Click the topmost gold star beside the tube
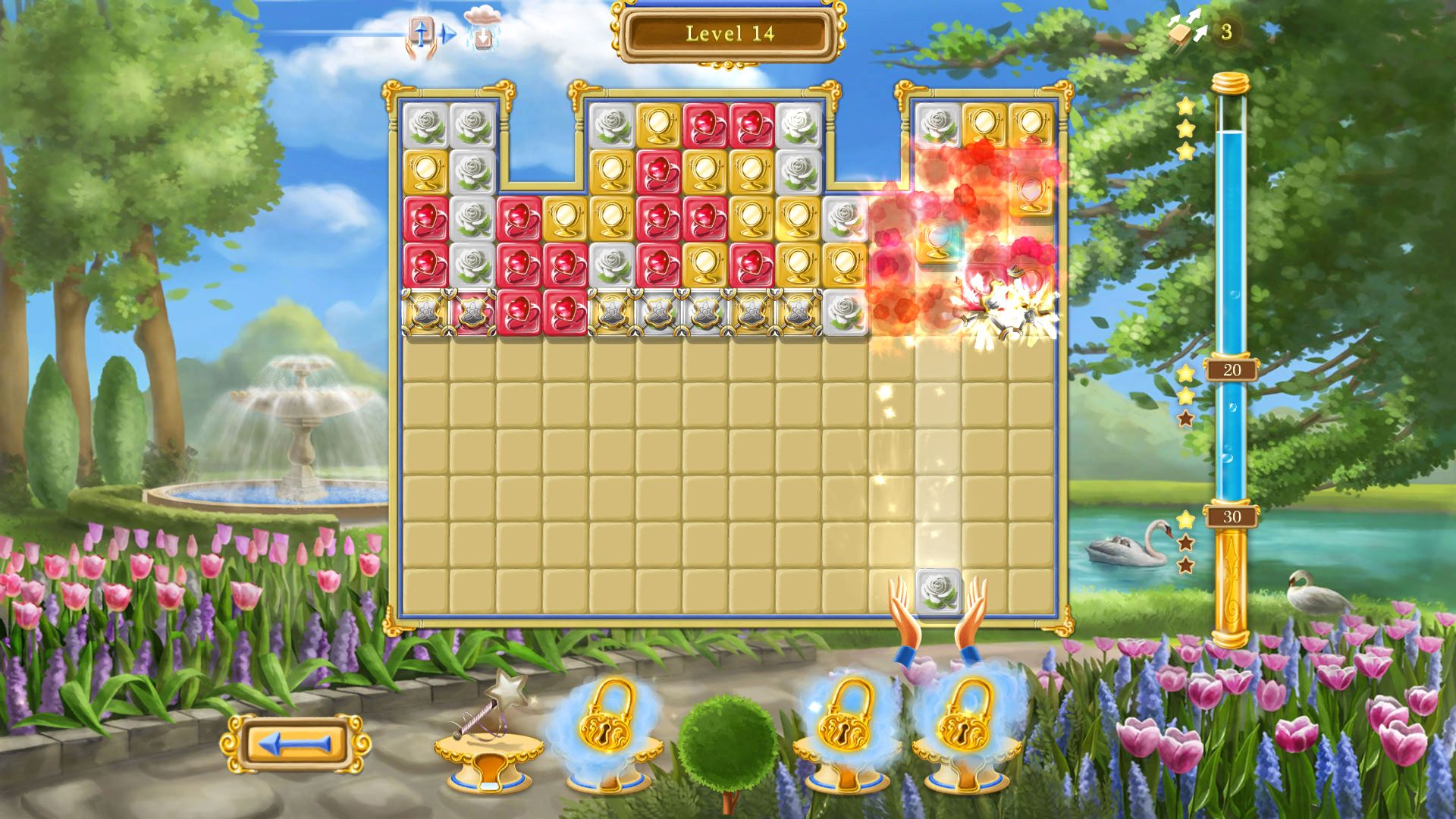The image size is (1456, 819). pyautogui.click(x=1185, y=107)
